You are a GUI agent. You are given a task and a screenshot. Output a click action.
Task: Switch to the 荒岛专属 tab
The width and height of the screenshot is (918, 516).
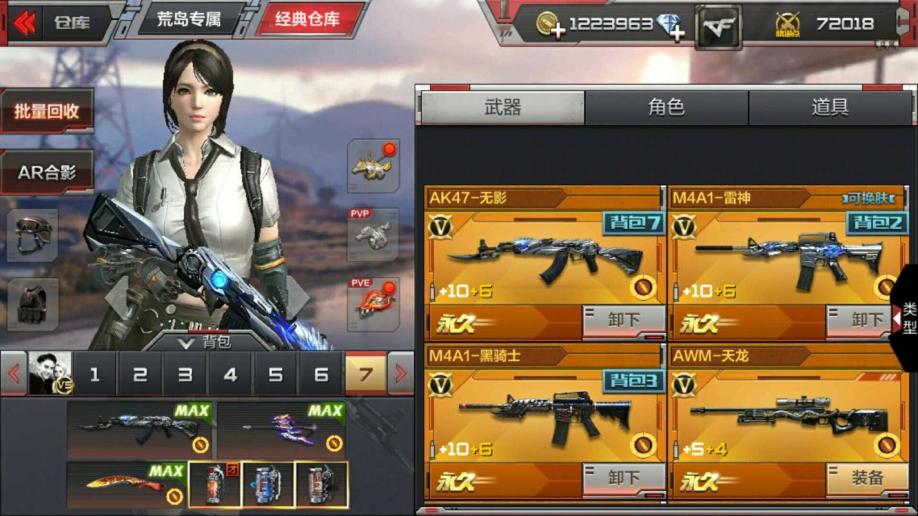(188, 20)
